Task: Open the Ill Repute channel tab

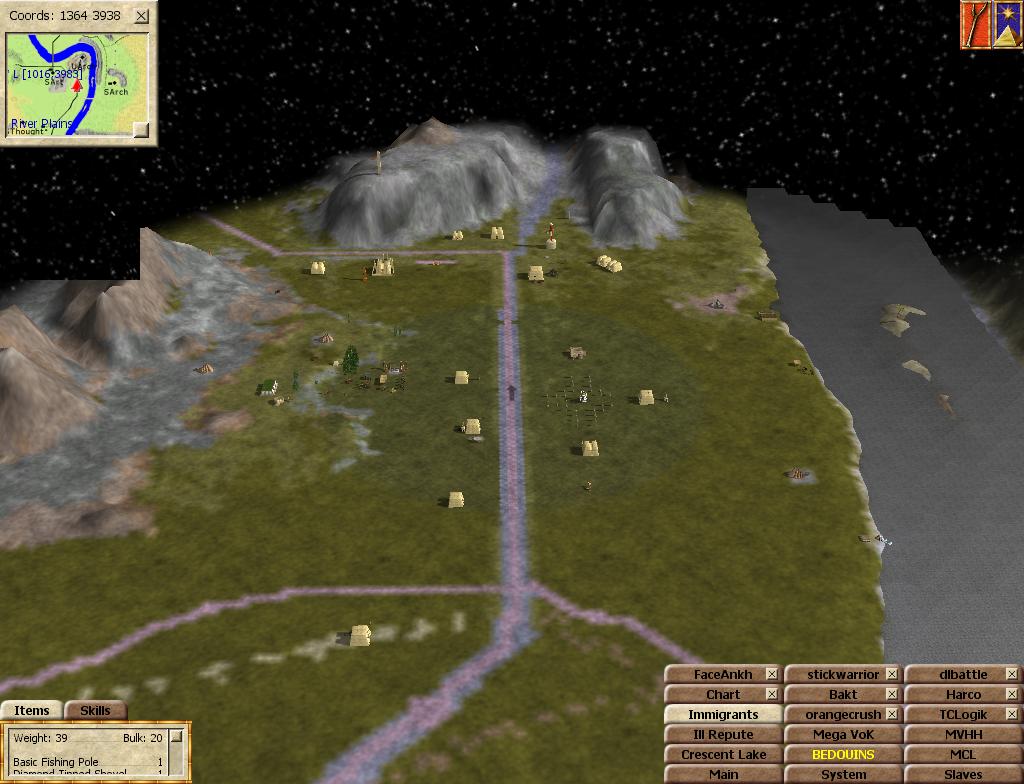Action: click(723, 734)
